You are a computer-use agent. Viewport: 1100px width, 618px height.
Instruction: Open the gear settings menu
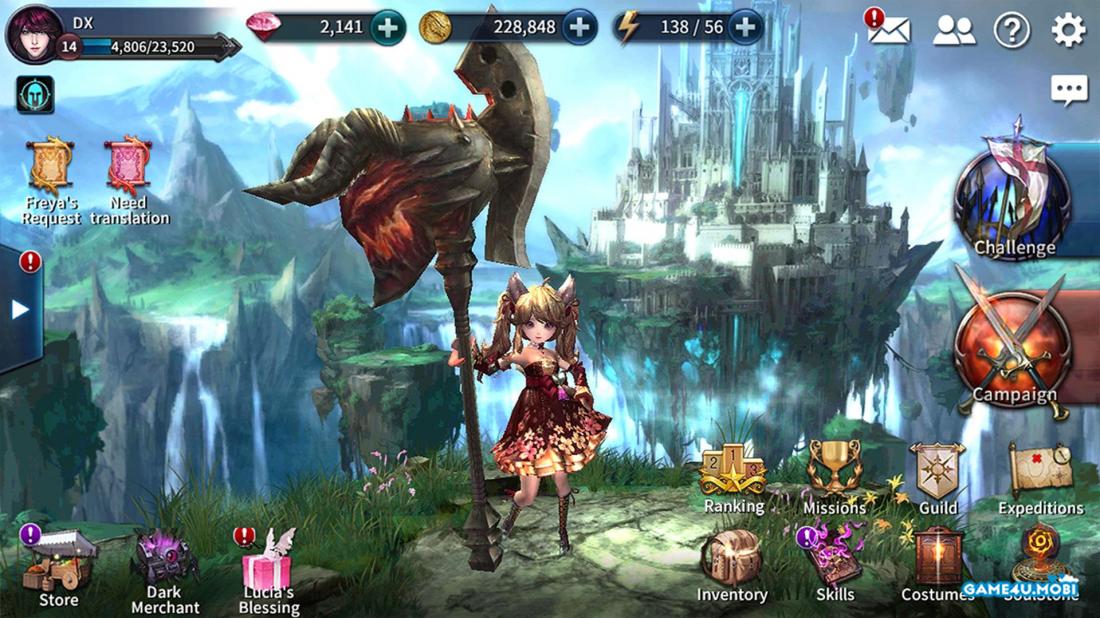point(1068,31)
